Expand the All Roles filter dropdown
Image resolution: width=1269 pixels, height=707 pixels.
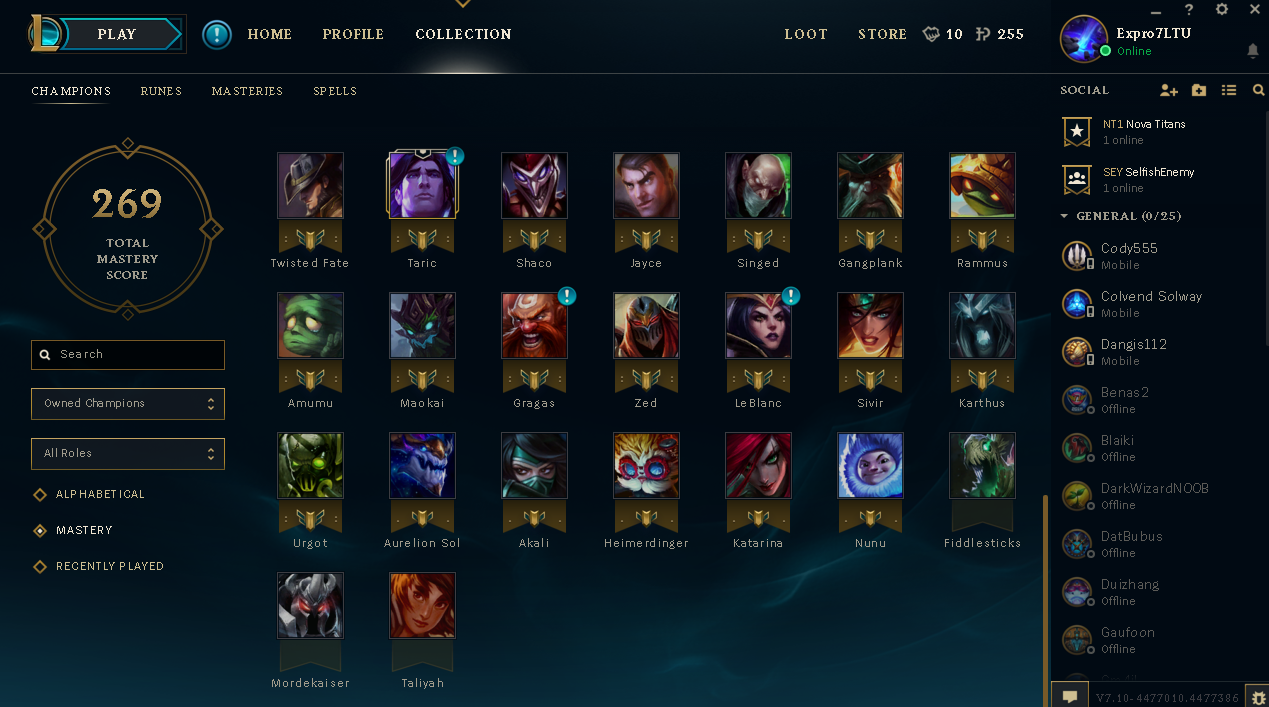pos(128,454)
